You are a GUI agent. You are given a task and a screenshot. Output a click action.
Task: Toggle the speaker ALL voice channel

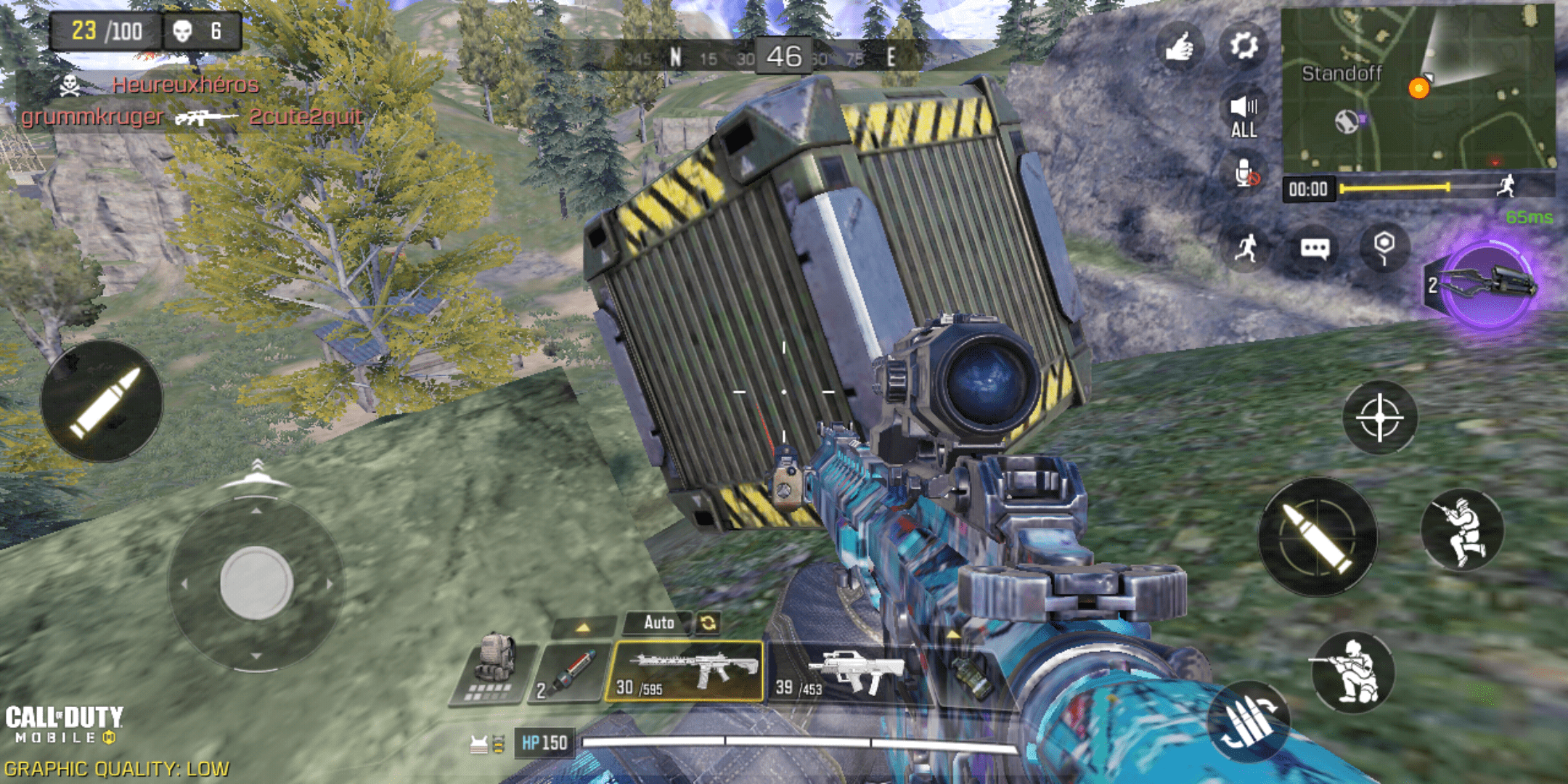[x=1244, y=116]
